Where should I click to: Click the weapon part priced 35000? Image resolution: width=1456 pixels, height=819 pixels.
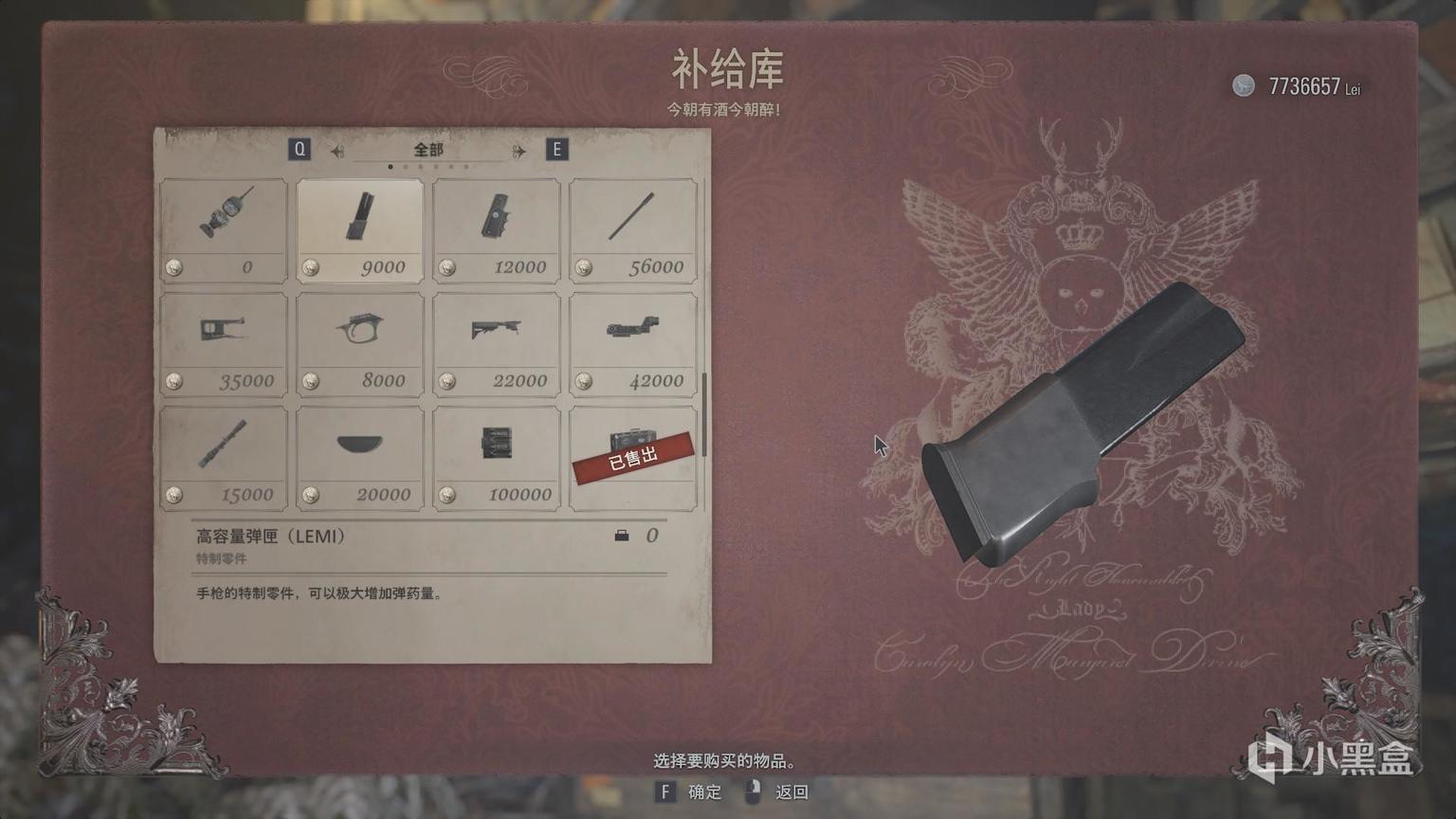pos(224,341)
